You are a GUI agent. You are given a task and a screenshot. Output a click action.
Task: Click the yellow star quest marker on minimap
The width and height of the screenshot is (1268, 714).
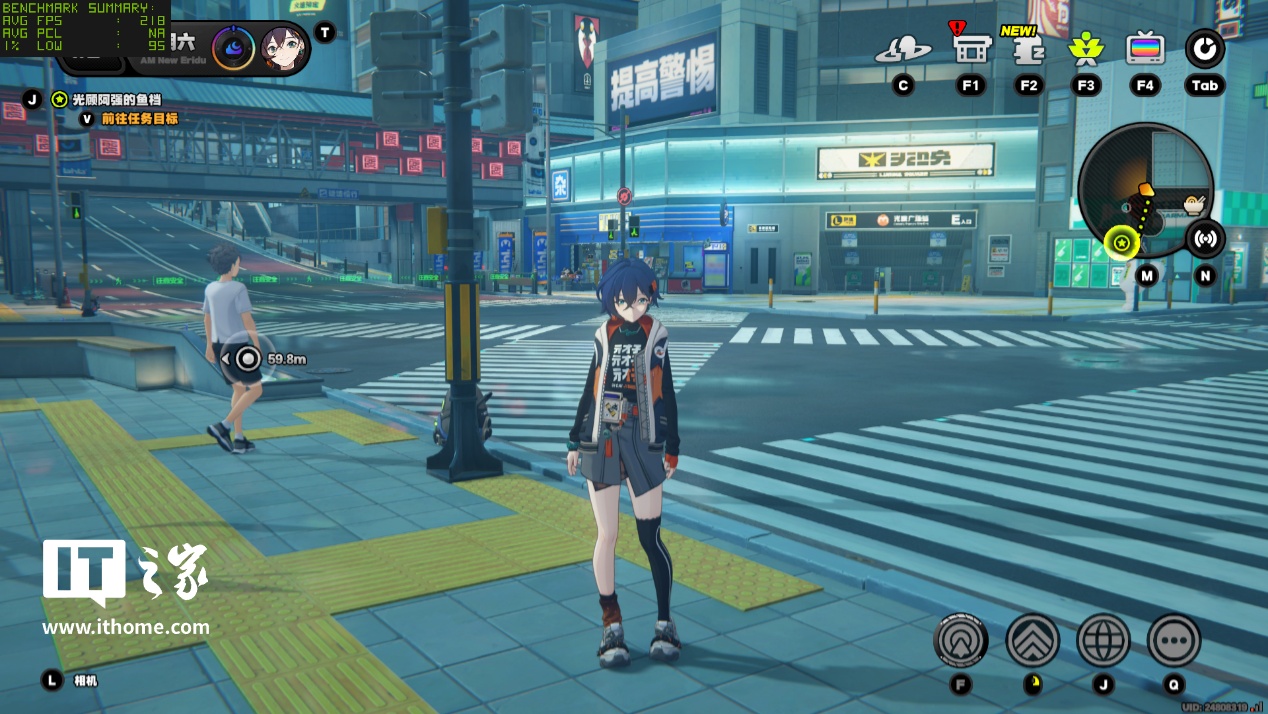click(1122, 242)
